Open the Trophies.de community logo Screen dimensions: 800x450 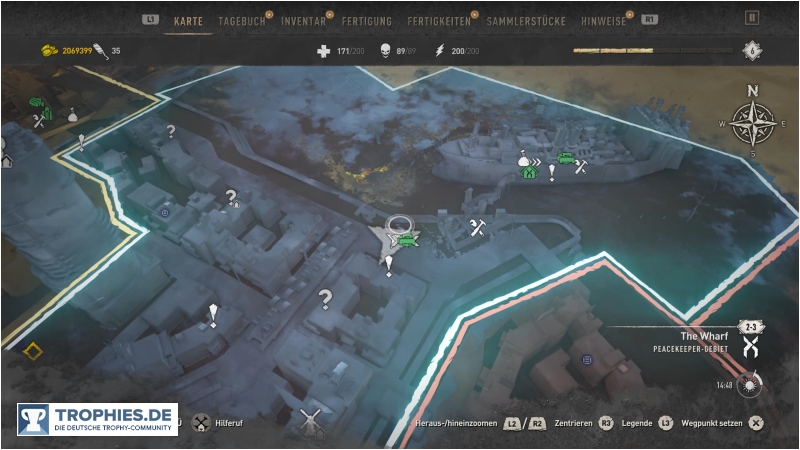[x=97, y=419]
